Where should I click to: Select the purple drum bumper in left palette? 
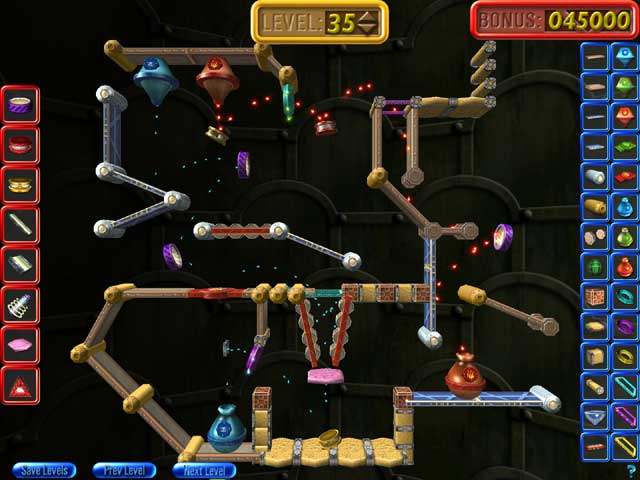(20, 104)
